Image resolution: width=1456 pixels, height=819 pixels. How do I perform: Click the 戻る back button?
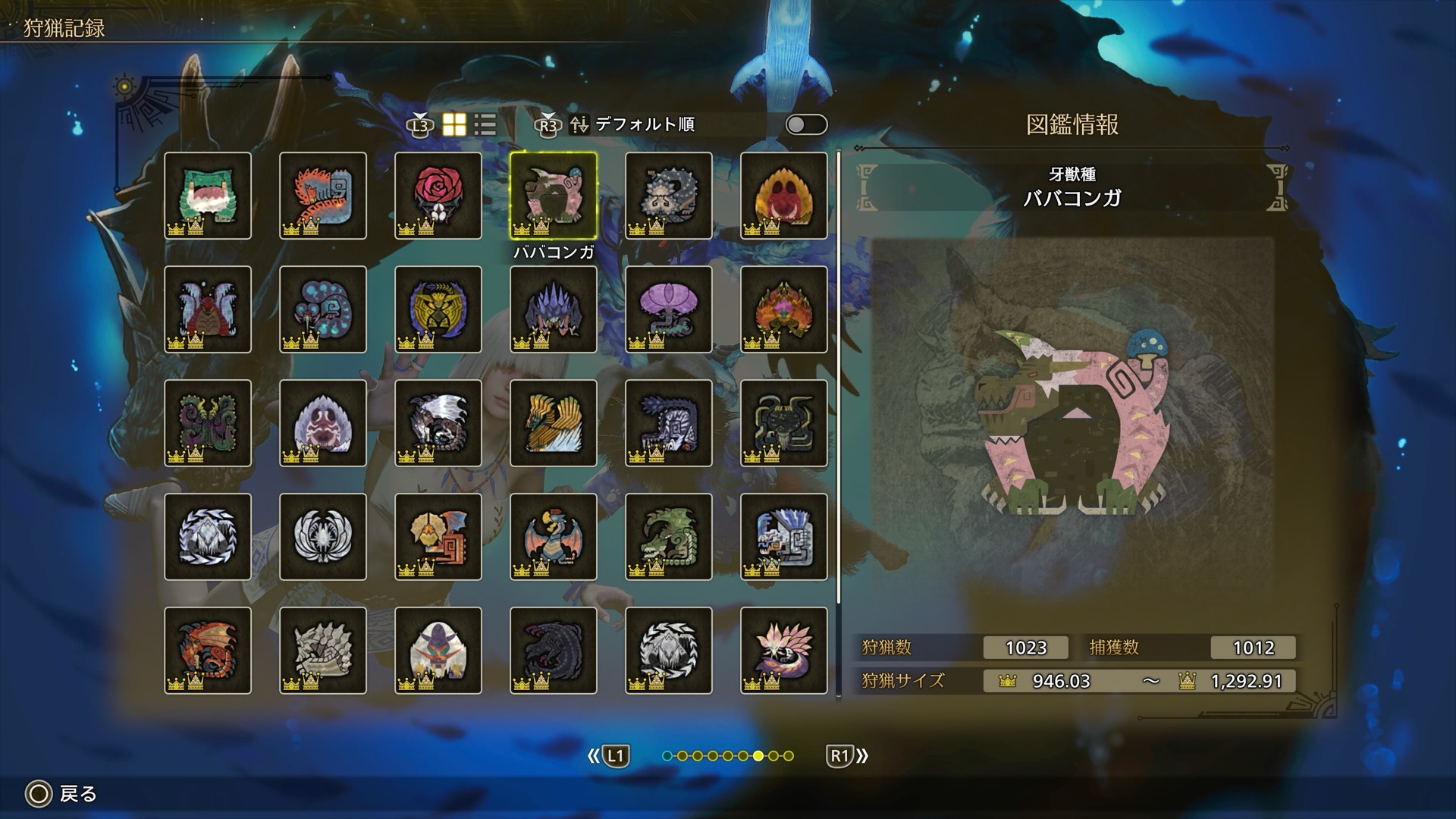coord(62,794)
